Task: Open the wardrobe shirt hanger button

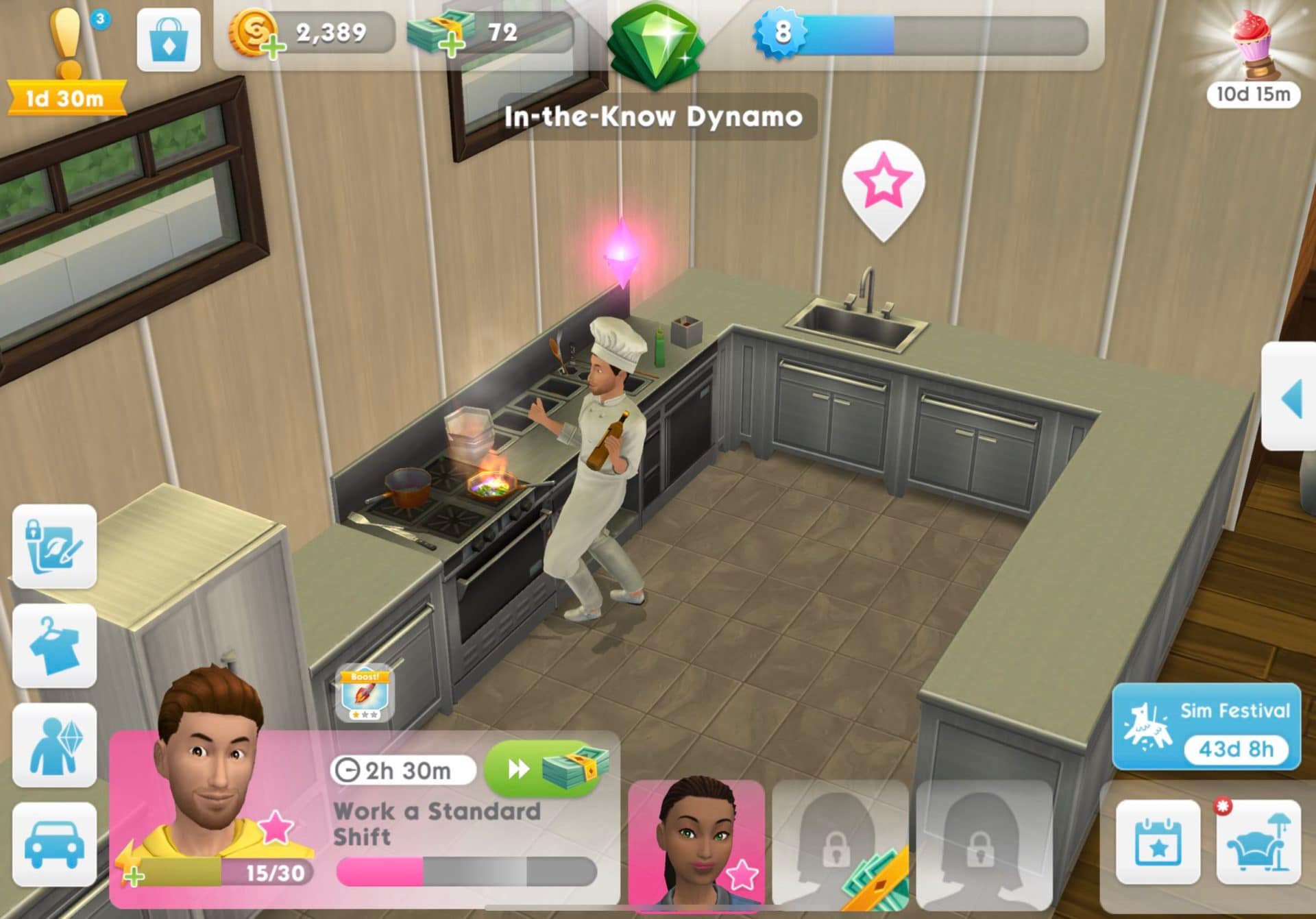Action: coord(55,646)
